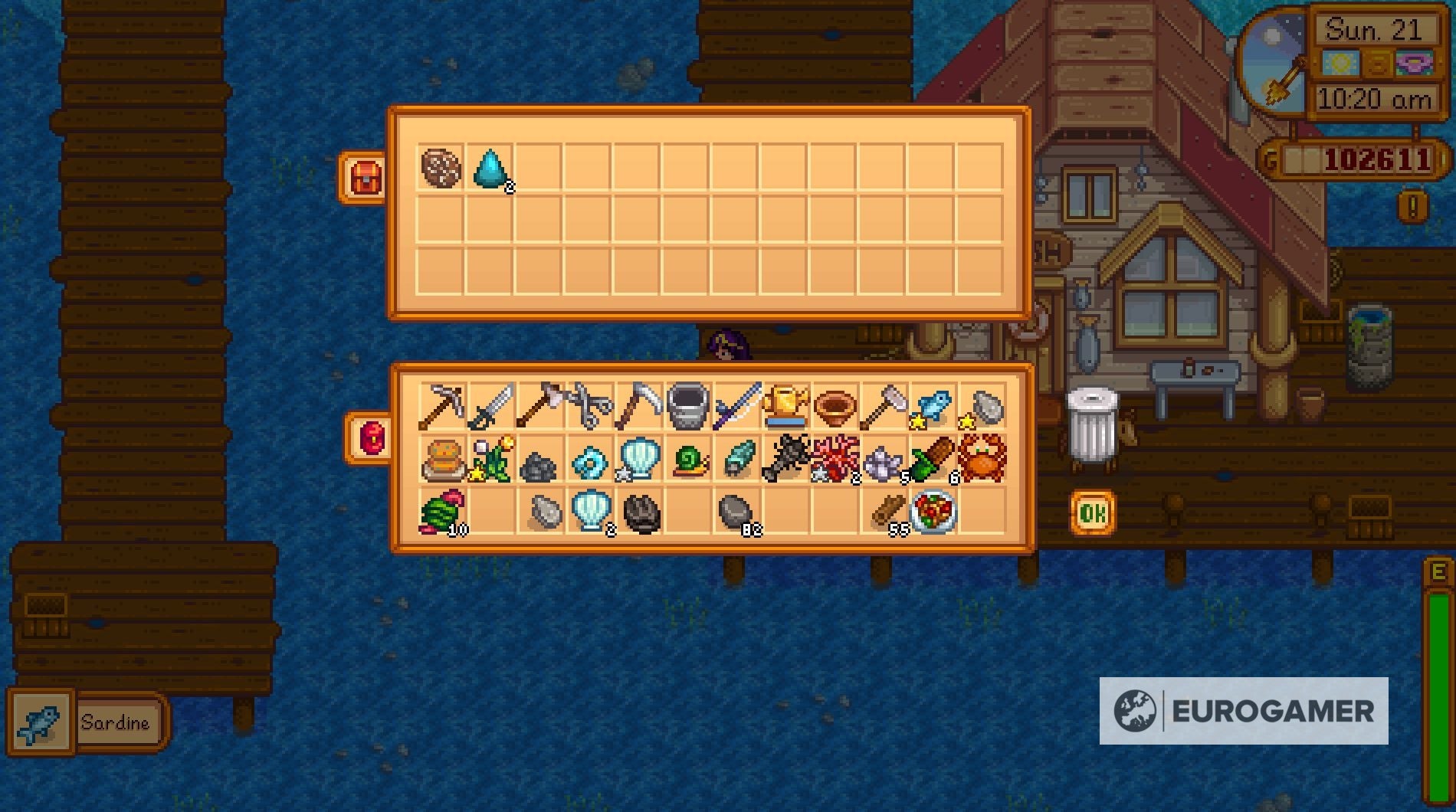The image size is (1456, 812).
Task: Click the geode inside the chest
Action: point(439,166)
